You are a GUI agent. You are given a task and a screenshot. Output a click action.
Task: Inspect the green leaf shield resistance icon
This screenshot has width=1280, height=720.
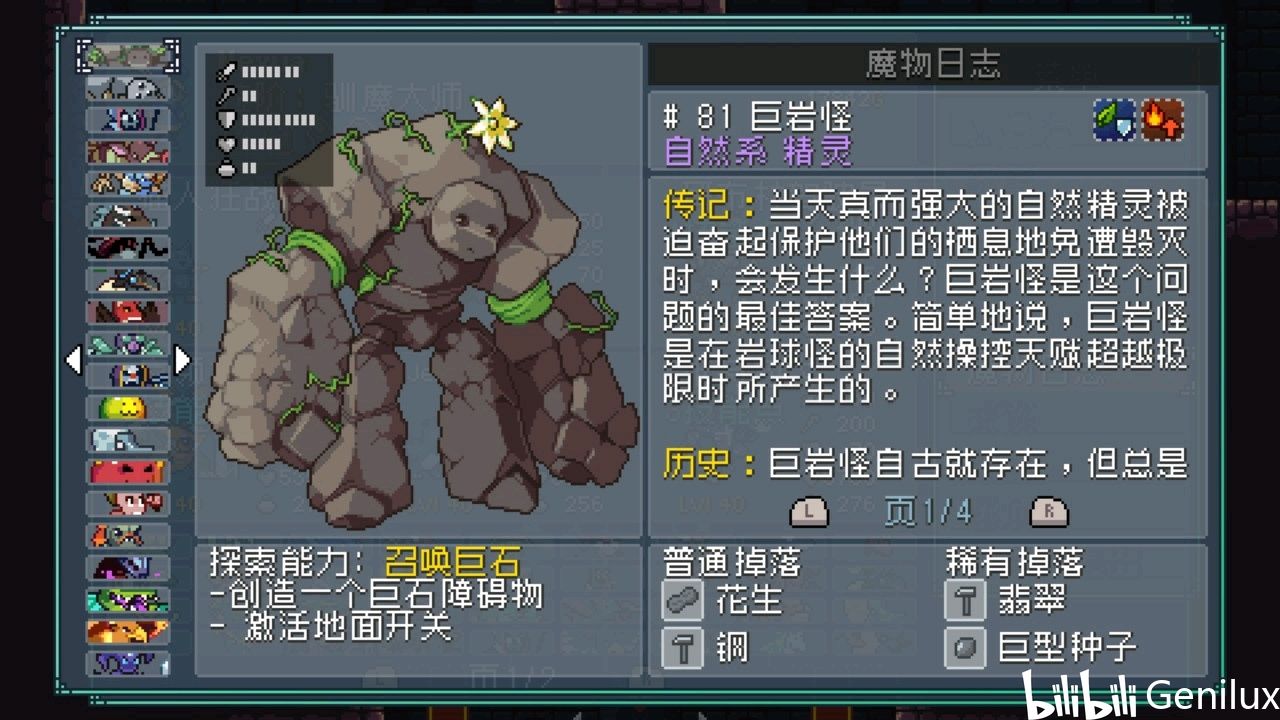click(1113, 121)
